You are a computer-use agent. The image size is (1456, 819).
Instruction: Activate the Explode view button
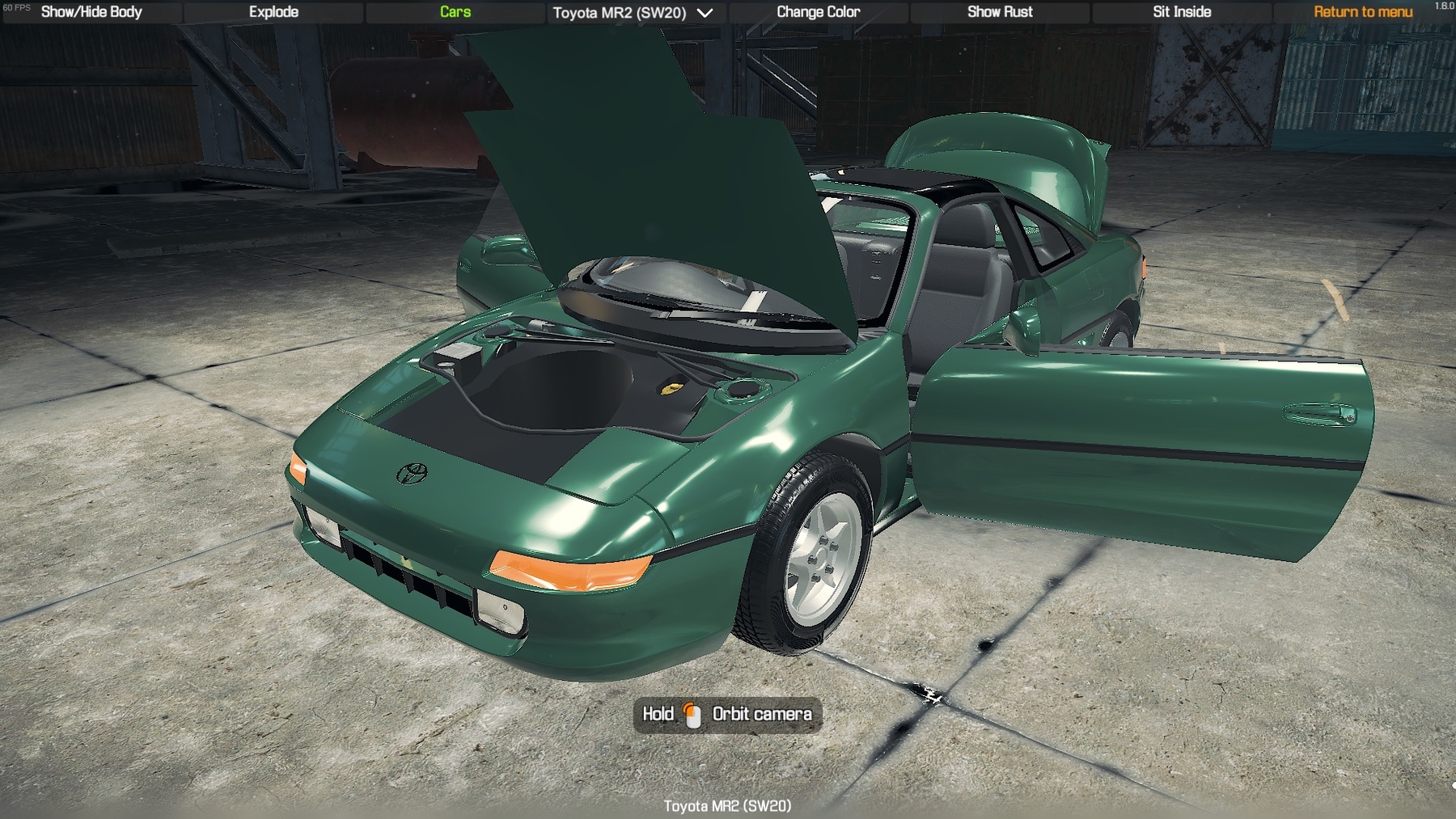(x=273, y=12)
